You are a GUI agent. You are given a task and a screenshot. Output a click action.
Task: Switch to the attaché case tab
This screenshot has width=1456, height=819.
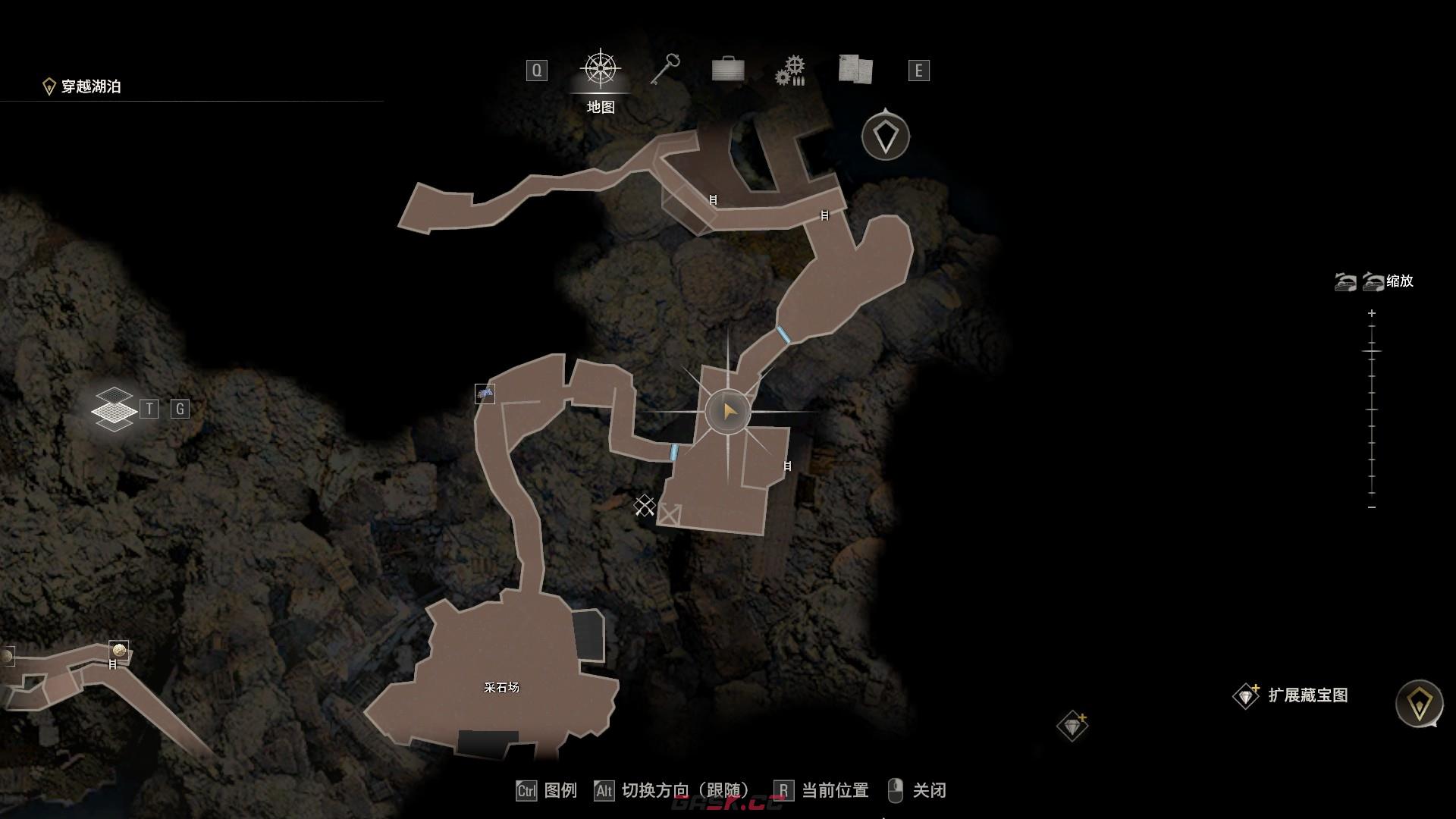(x=728, y=70)
